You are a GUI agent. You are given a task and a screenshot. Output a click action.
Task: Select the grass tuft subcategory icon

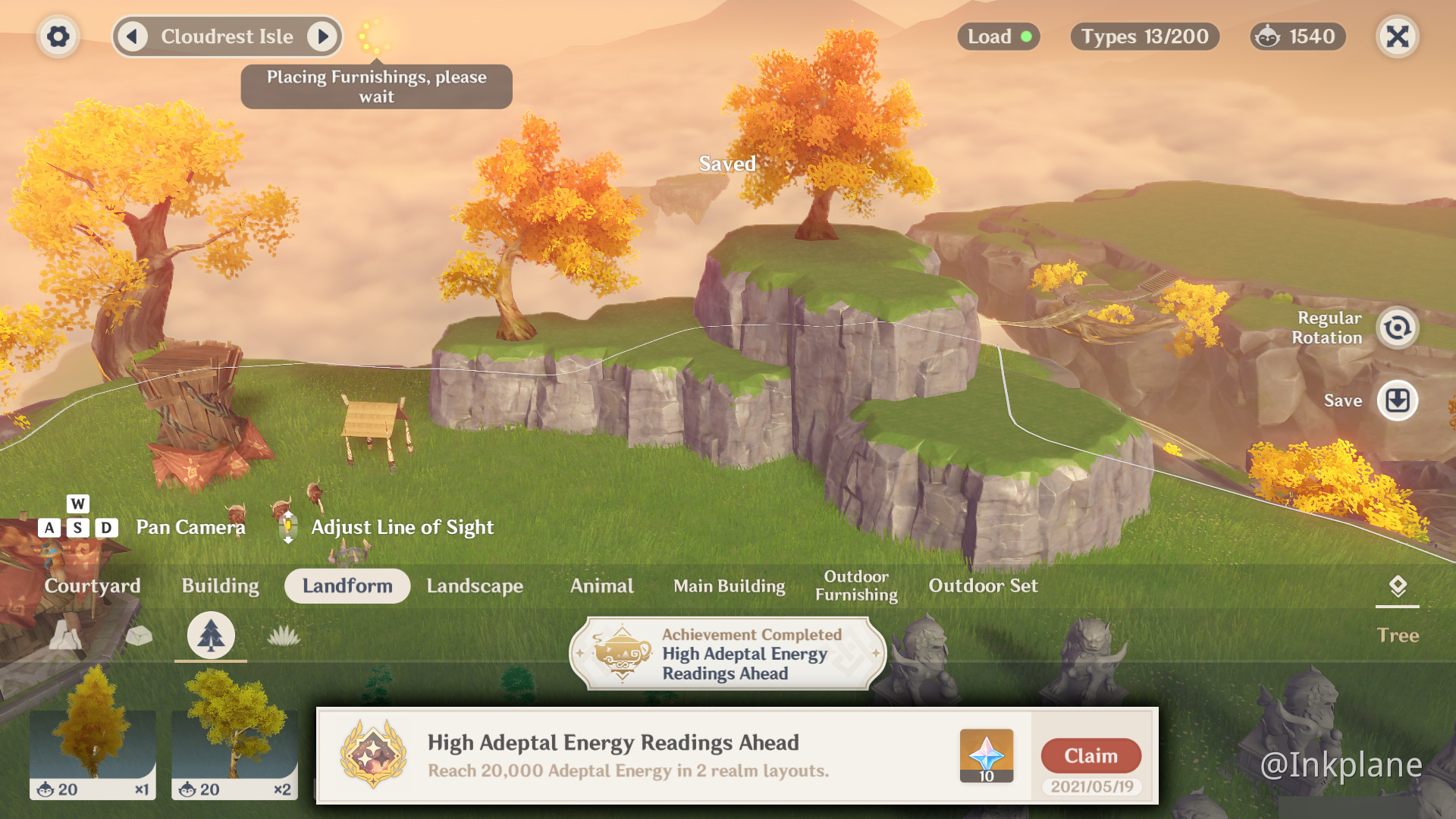pyautogui.click(x=284, y=635)
